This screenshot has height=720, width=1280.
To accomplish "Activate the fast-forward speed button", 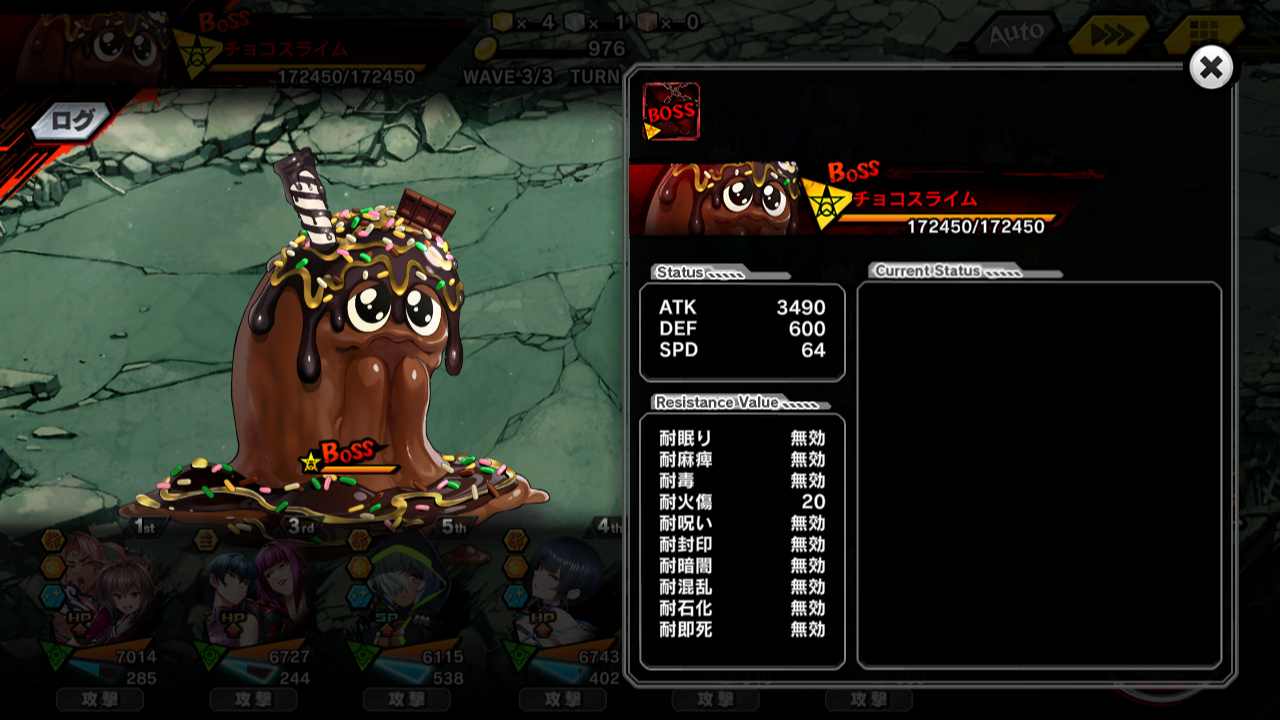I will coord(1106,36).
